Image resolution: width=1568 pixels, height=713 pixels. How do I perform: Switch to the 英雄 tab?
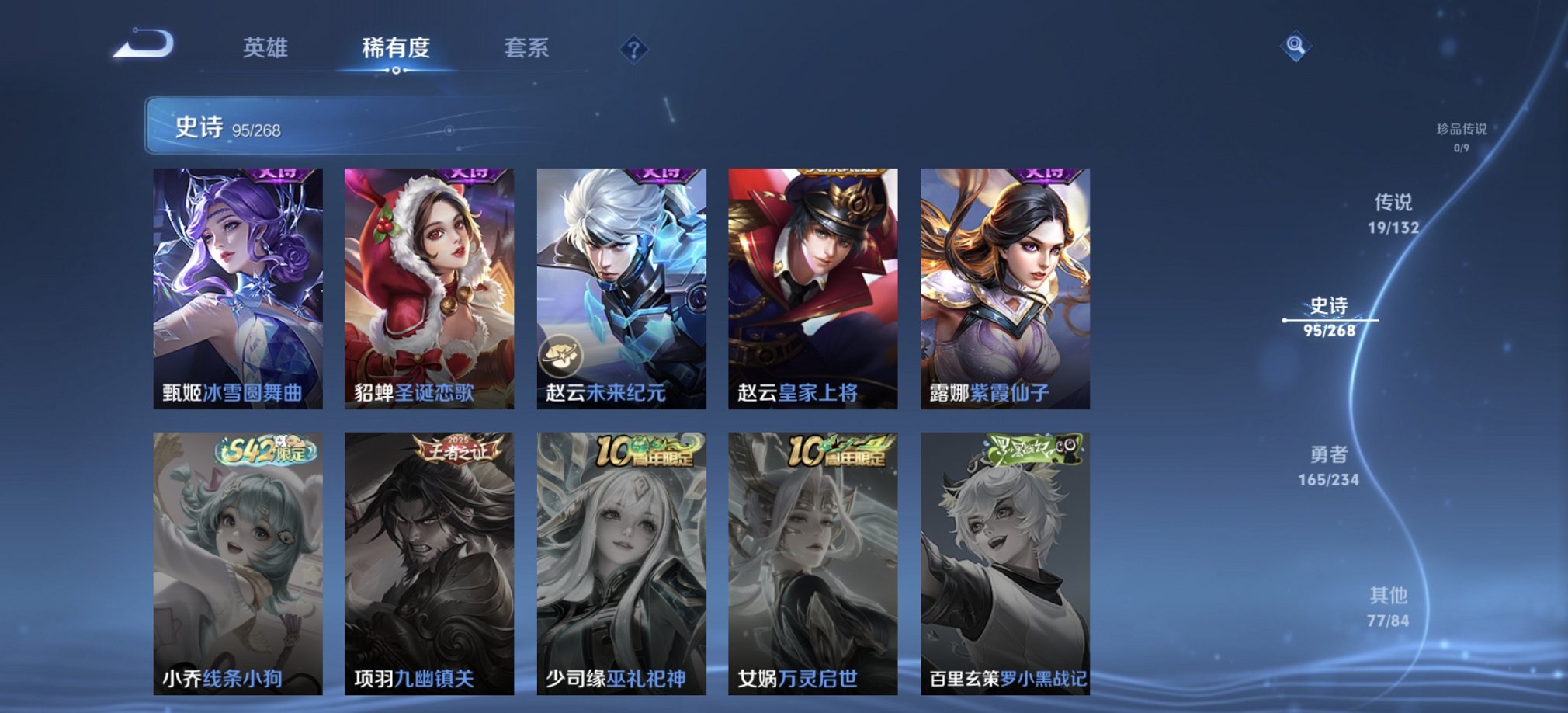tap(267, 49)
